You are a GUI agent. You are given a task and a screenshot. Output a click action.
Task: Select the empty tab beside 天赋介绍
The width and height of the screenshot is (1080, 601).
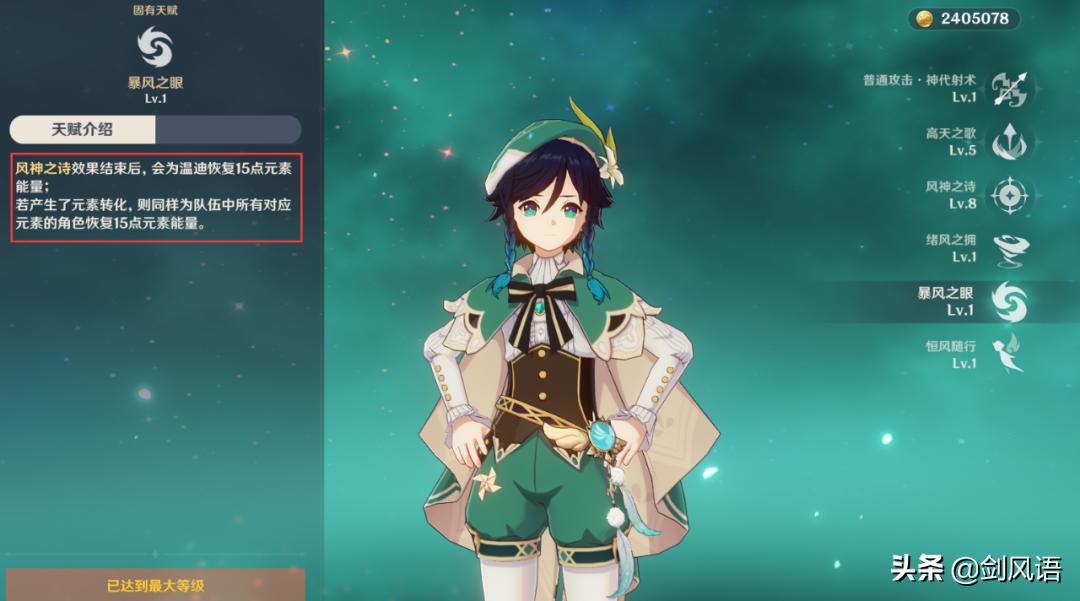228,130
